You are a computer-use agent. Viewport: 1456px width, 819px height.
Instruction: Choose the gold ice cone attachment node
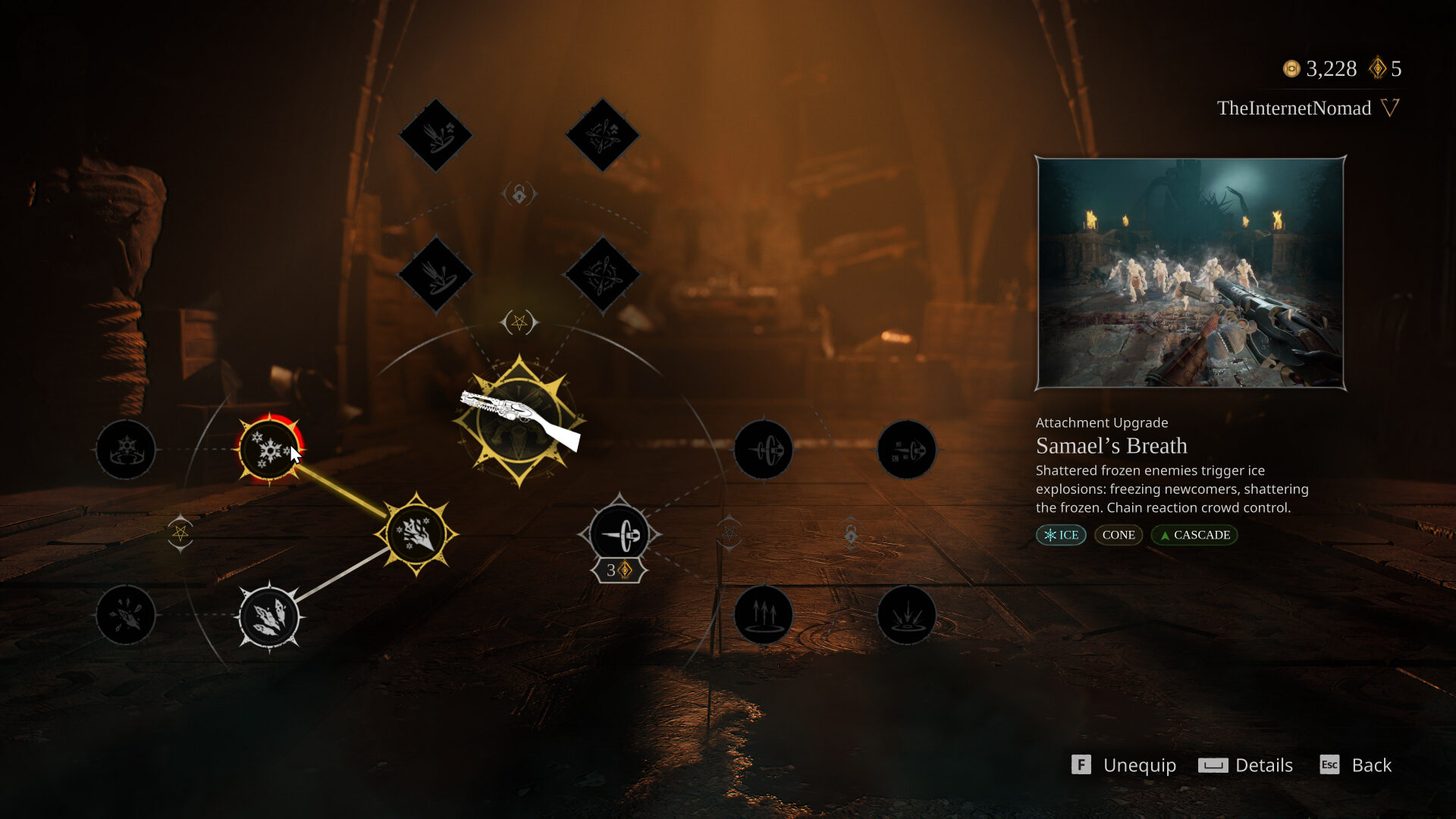coord(416,534)
